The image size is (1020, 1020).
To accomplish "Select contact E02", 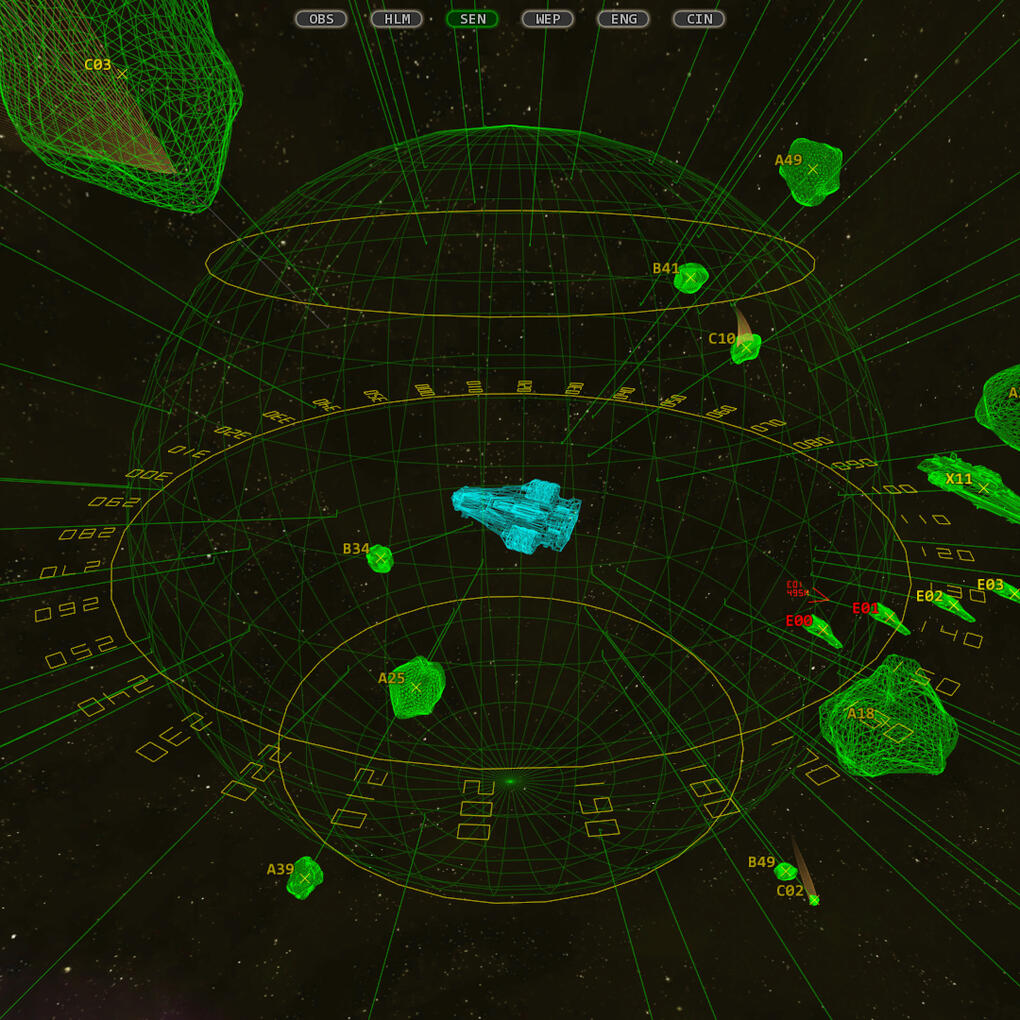I will pyautogui.click(x=952, y=605).
